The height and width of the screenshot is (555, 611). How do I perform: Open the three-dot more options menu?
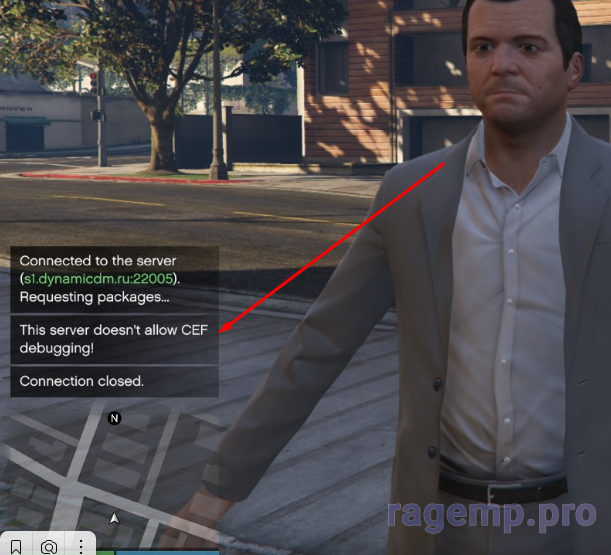pos(81,546)
